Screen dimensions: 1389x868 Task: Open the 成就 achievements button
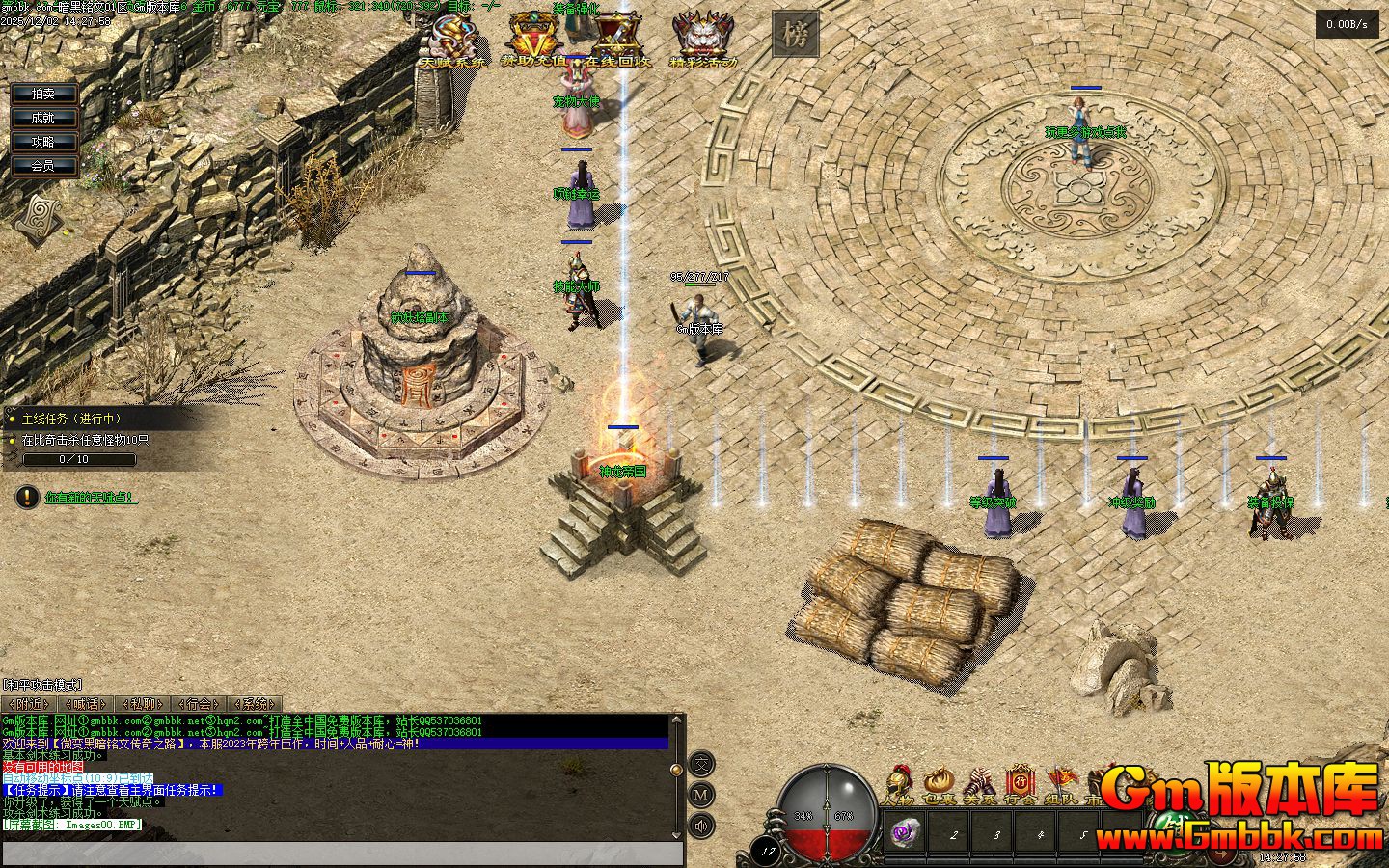(x=43, y=118)
